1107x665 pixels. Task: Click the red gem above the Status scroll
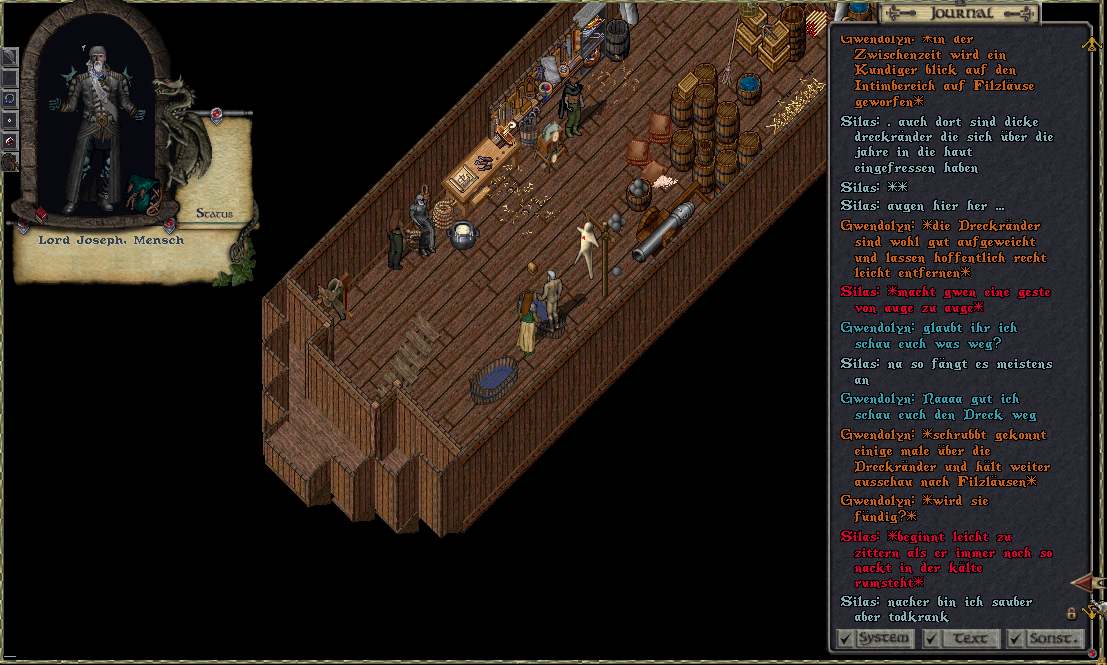click(215, 114)
